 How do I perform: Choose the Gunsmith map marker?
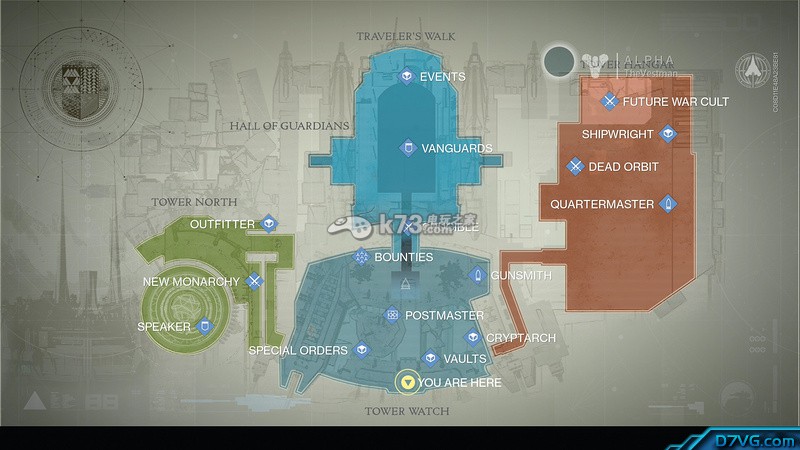[478, 274]
